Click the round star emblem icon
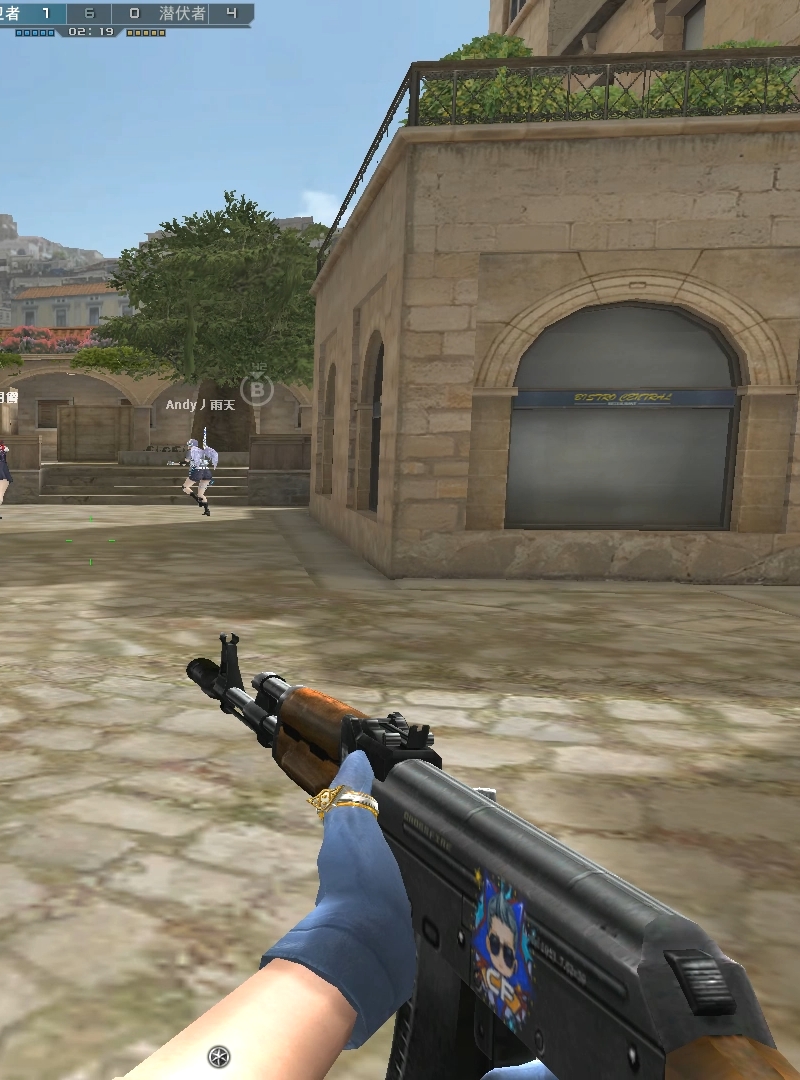Image resolution: width=800 pixels, height=1080 pixels. pos(218,1056)
